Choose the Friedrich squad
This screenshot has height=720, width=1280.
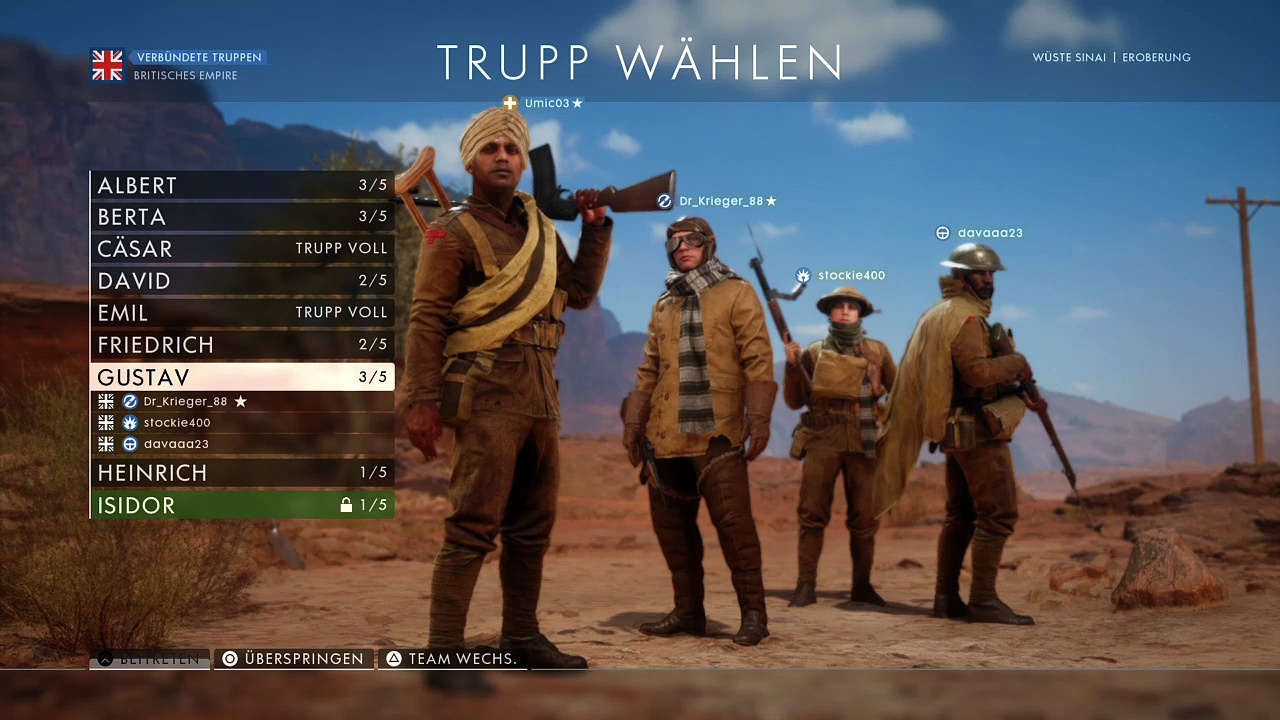(x=242, y=345)
